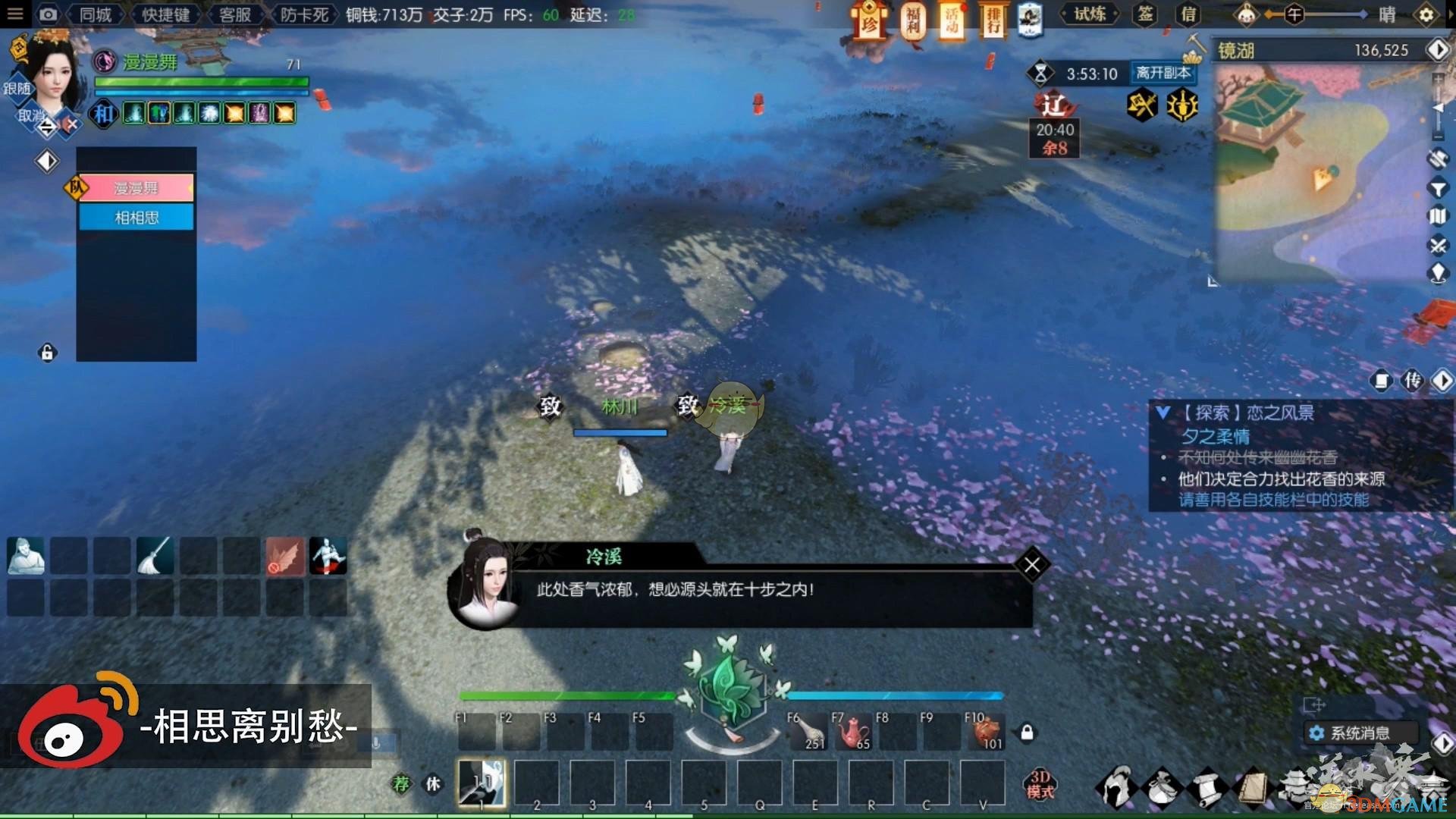
Task: Open the 珍 treasure pendant icon
Action: 868,23
